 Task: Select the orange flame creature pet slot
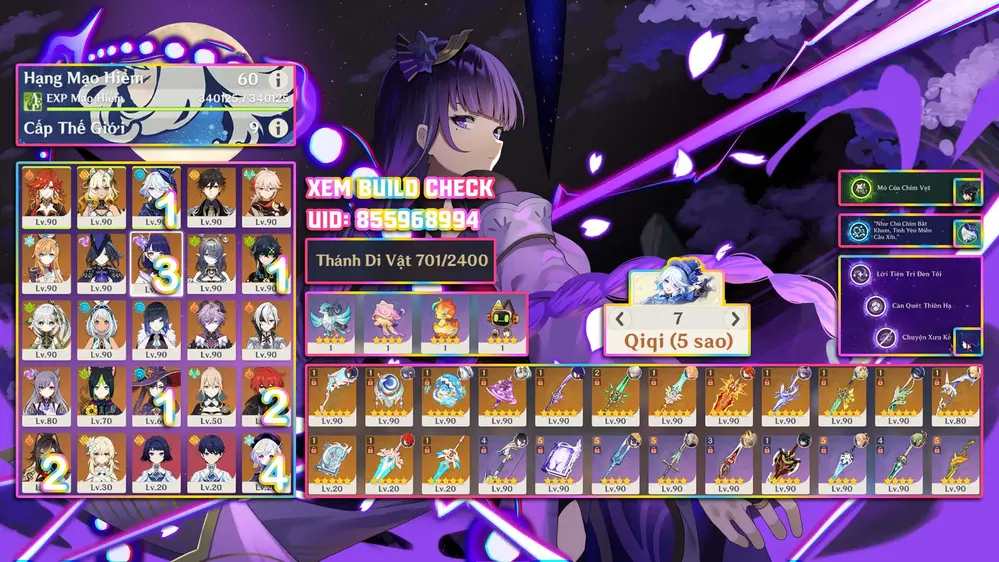pos(444,322)
